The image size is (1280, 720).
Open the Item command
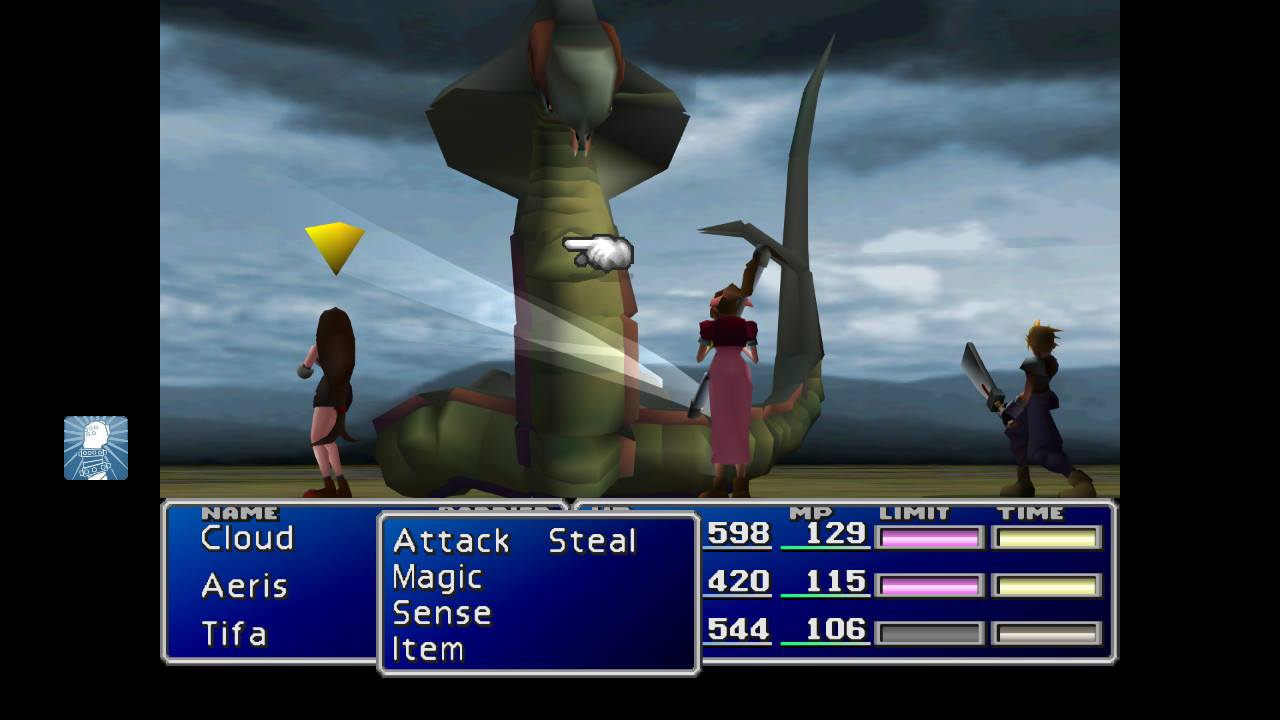click(428, 649)
